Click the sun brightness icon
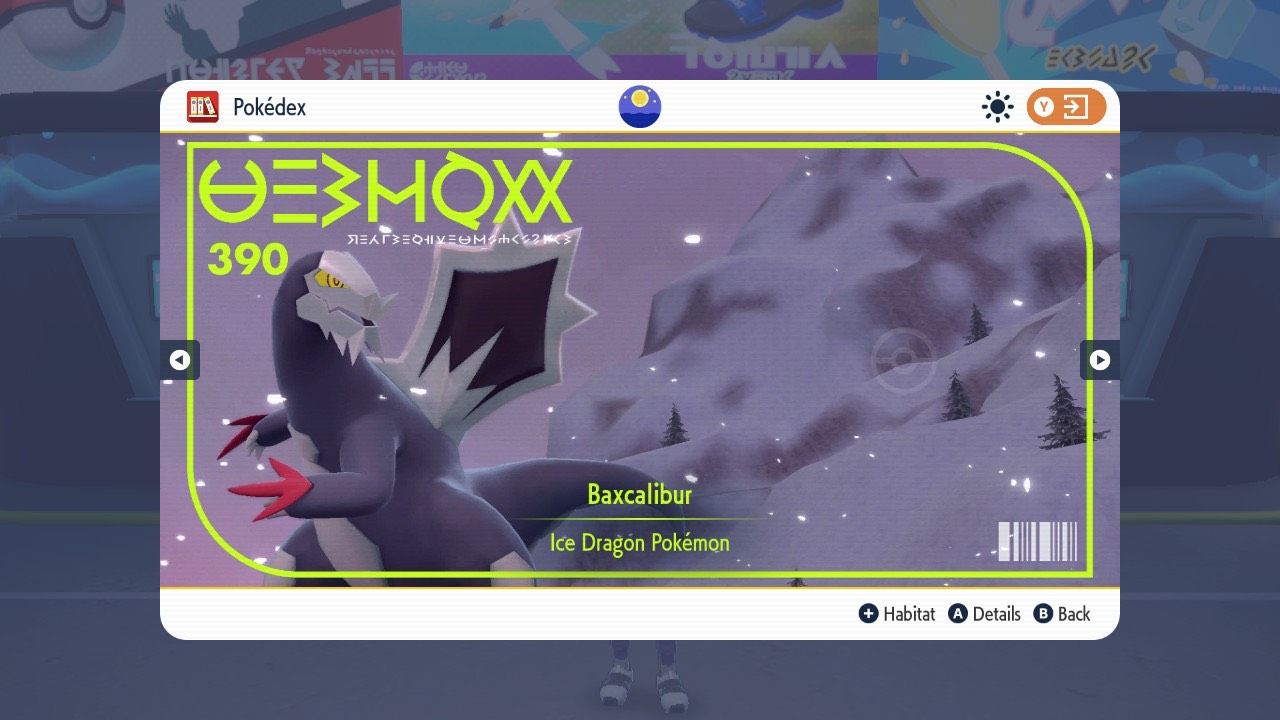 pos(997,107)
